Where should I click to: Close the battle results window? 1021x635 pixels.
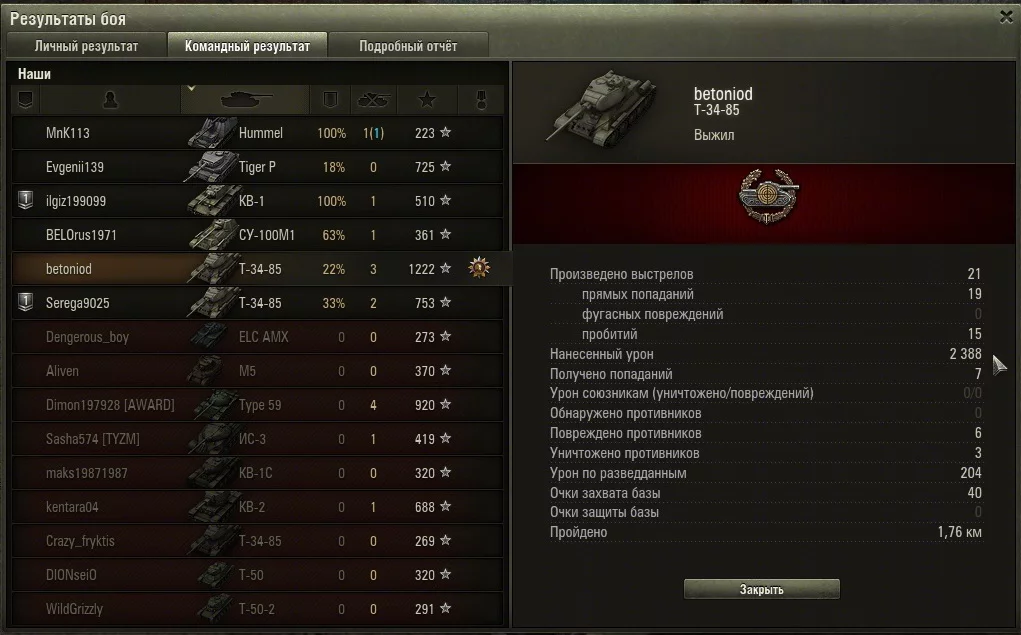click(1006, 17)
